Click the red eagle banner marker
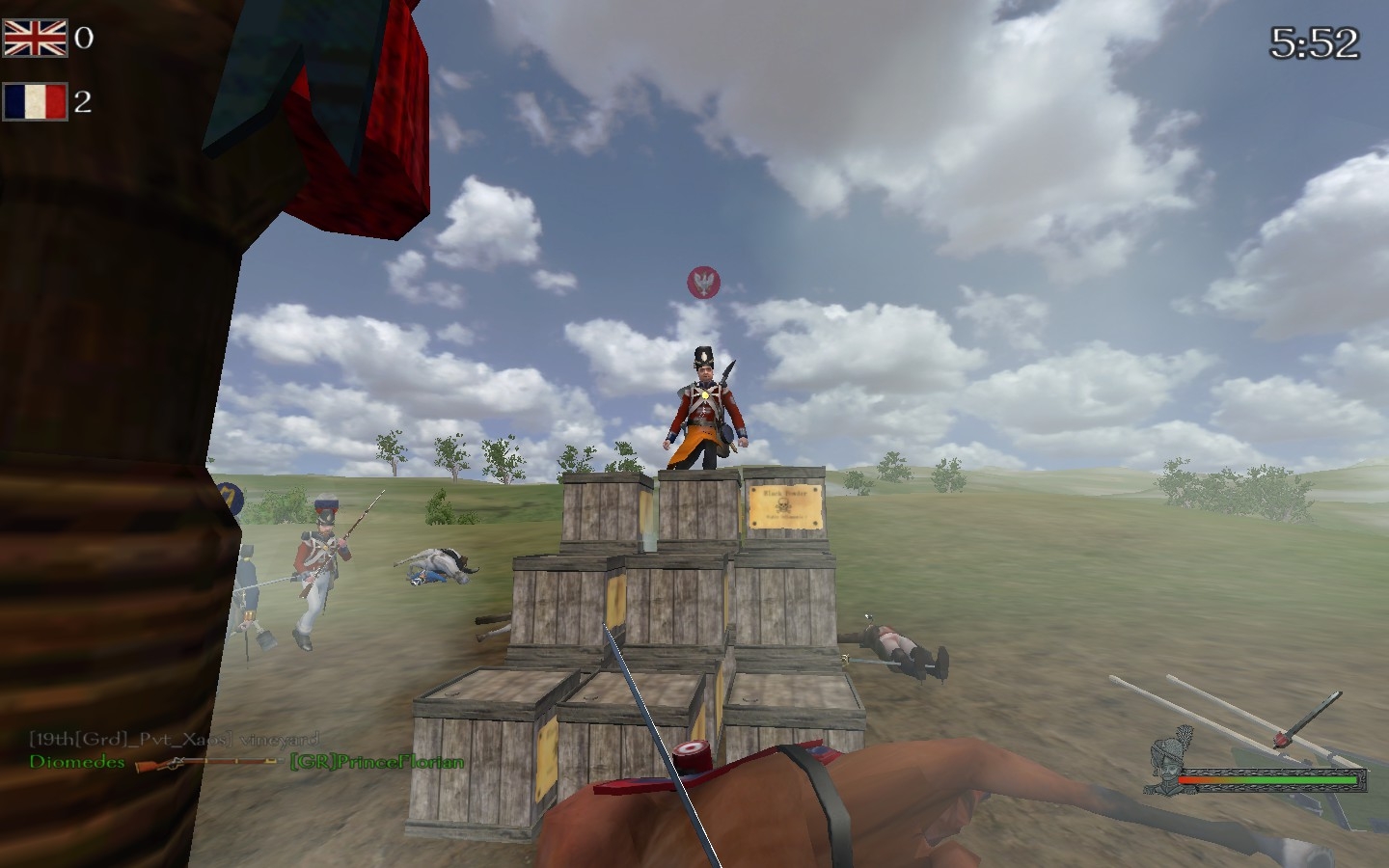 tap(703, 283)
